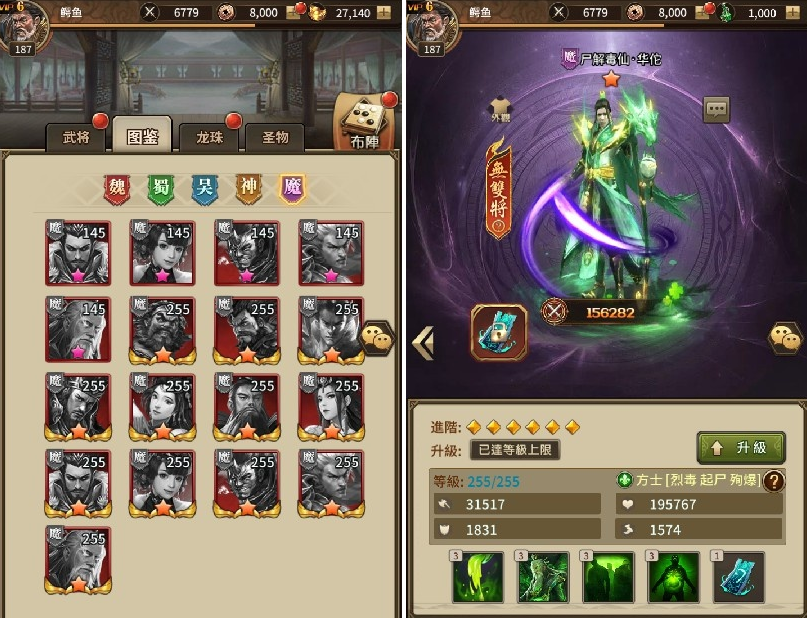Open the player avatar profile
Screen dimensions: 807x618
24,24
